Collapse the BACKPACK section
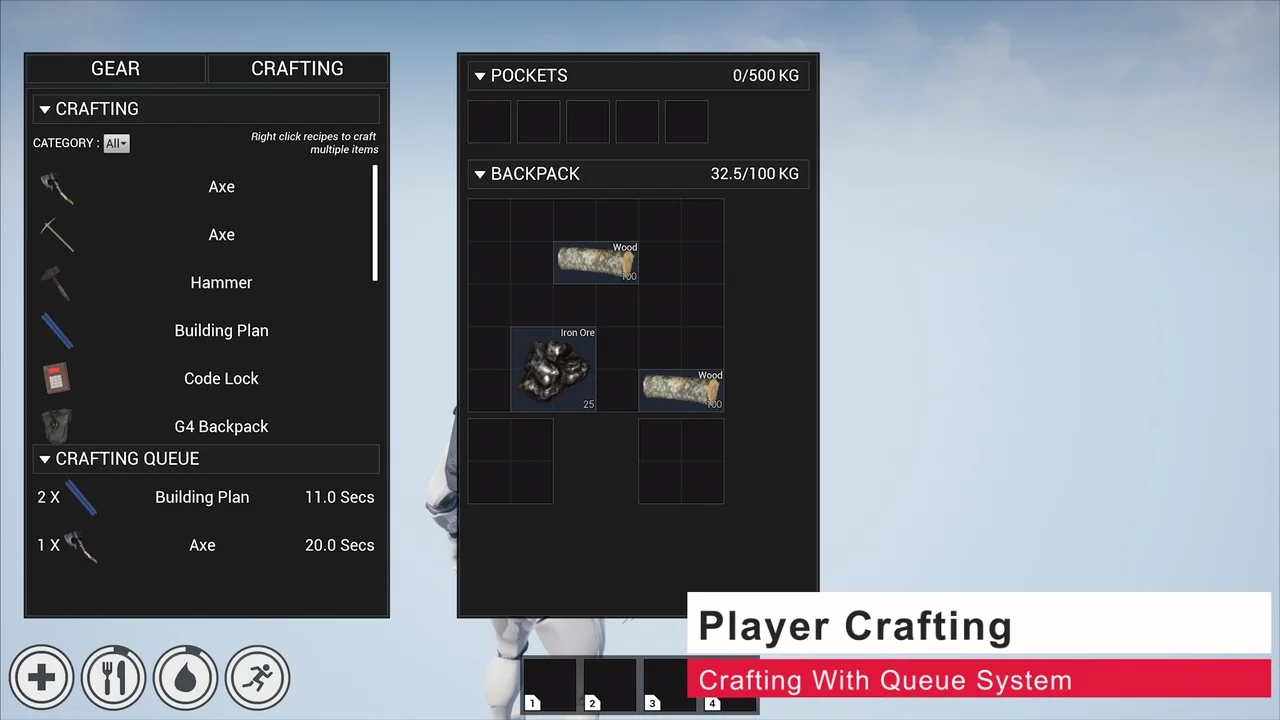The width and height of the screenshot is (1280, 720). (x=480, y=173)
